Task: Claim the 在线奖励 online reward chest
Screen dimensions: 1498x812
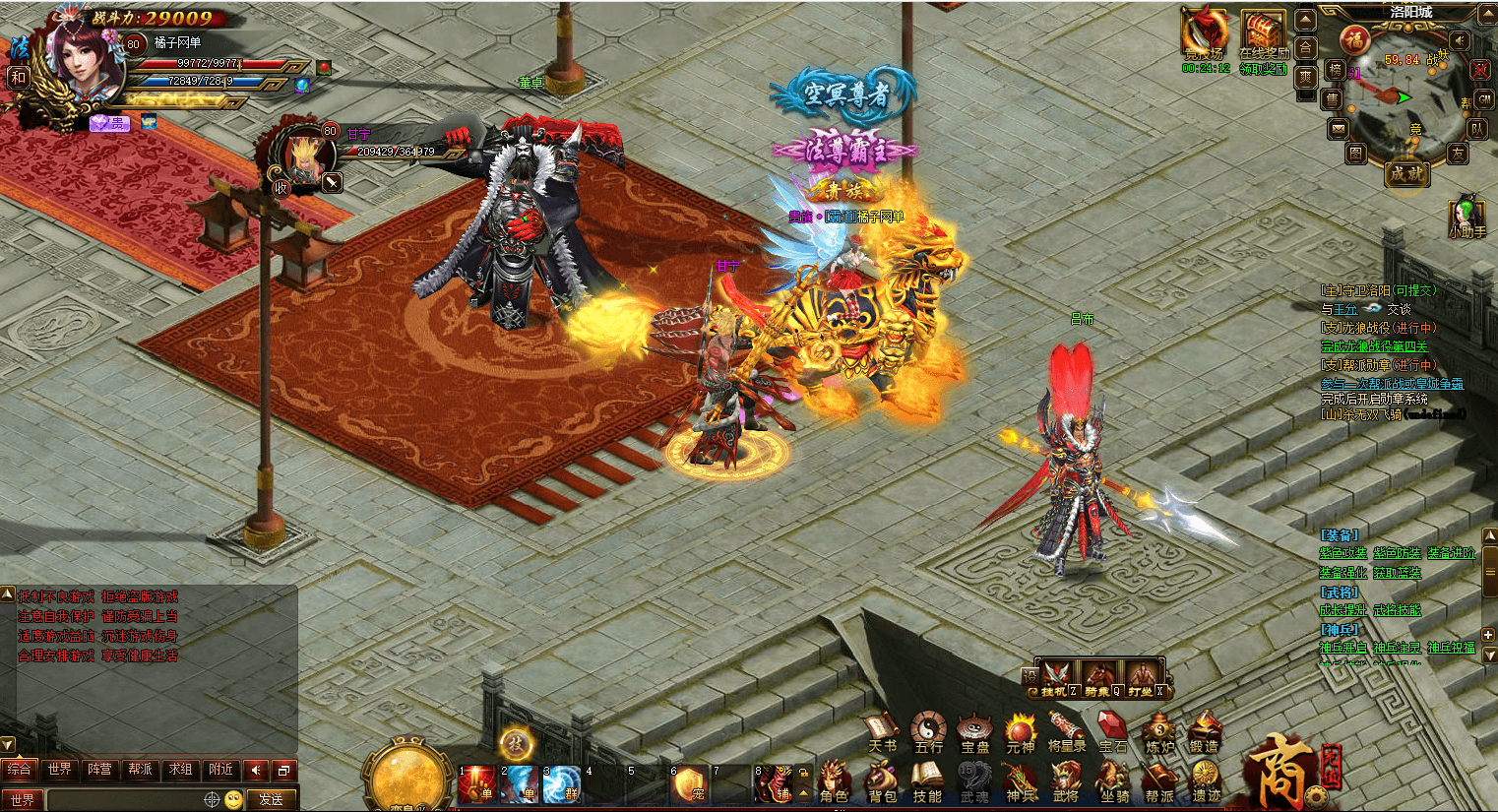Action: 1264,37
